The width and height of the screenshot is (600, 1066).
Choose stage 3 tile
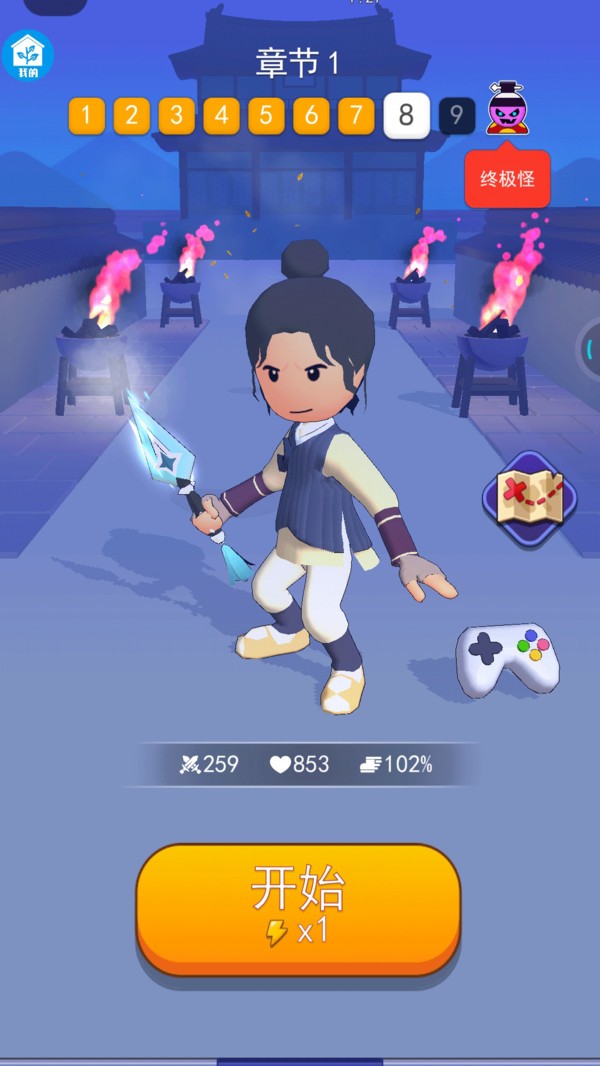click(176, 116)
